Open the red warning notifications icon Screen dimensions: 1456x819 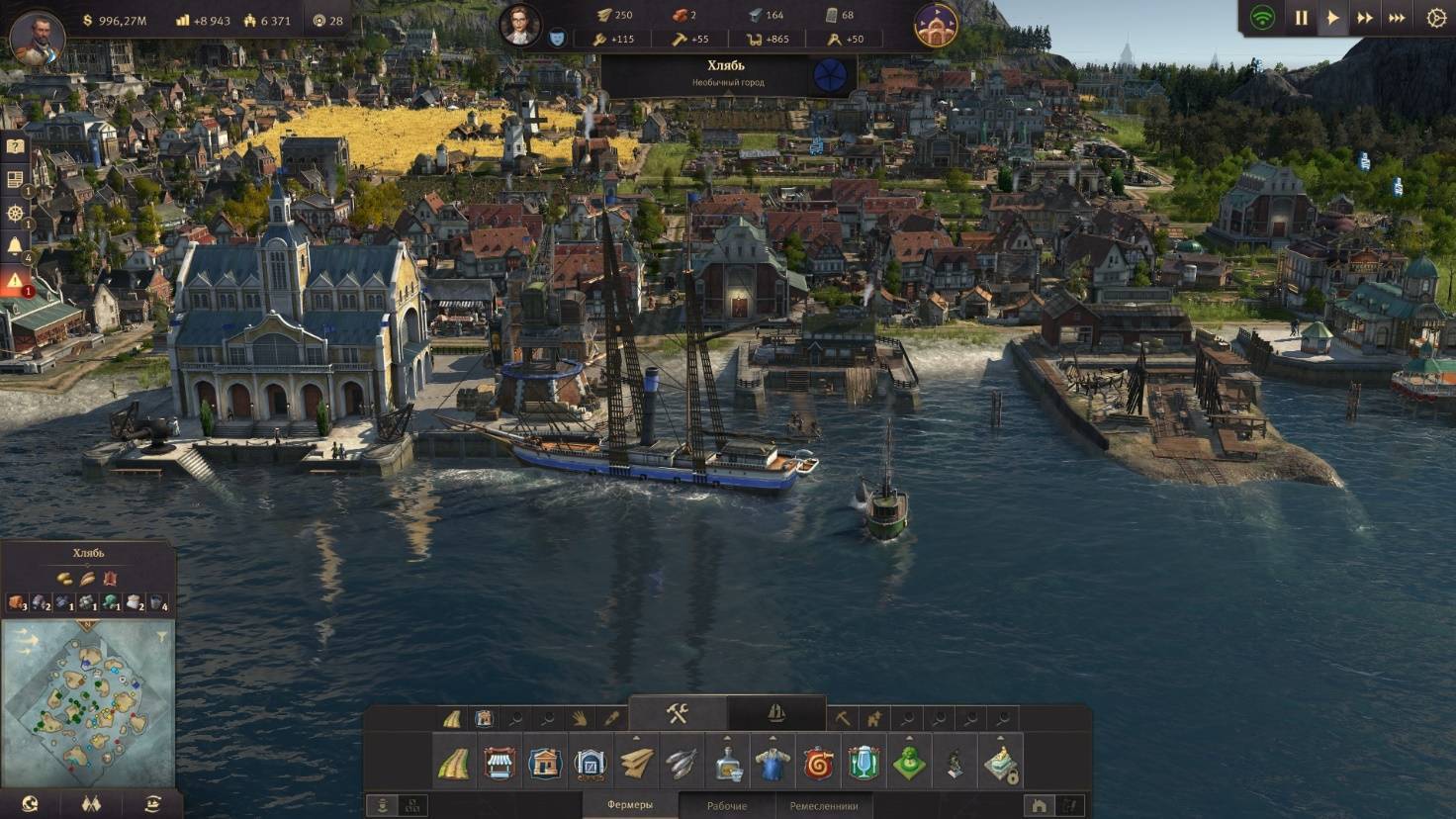point(15,282)
